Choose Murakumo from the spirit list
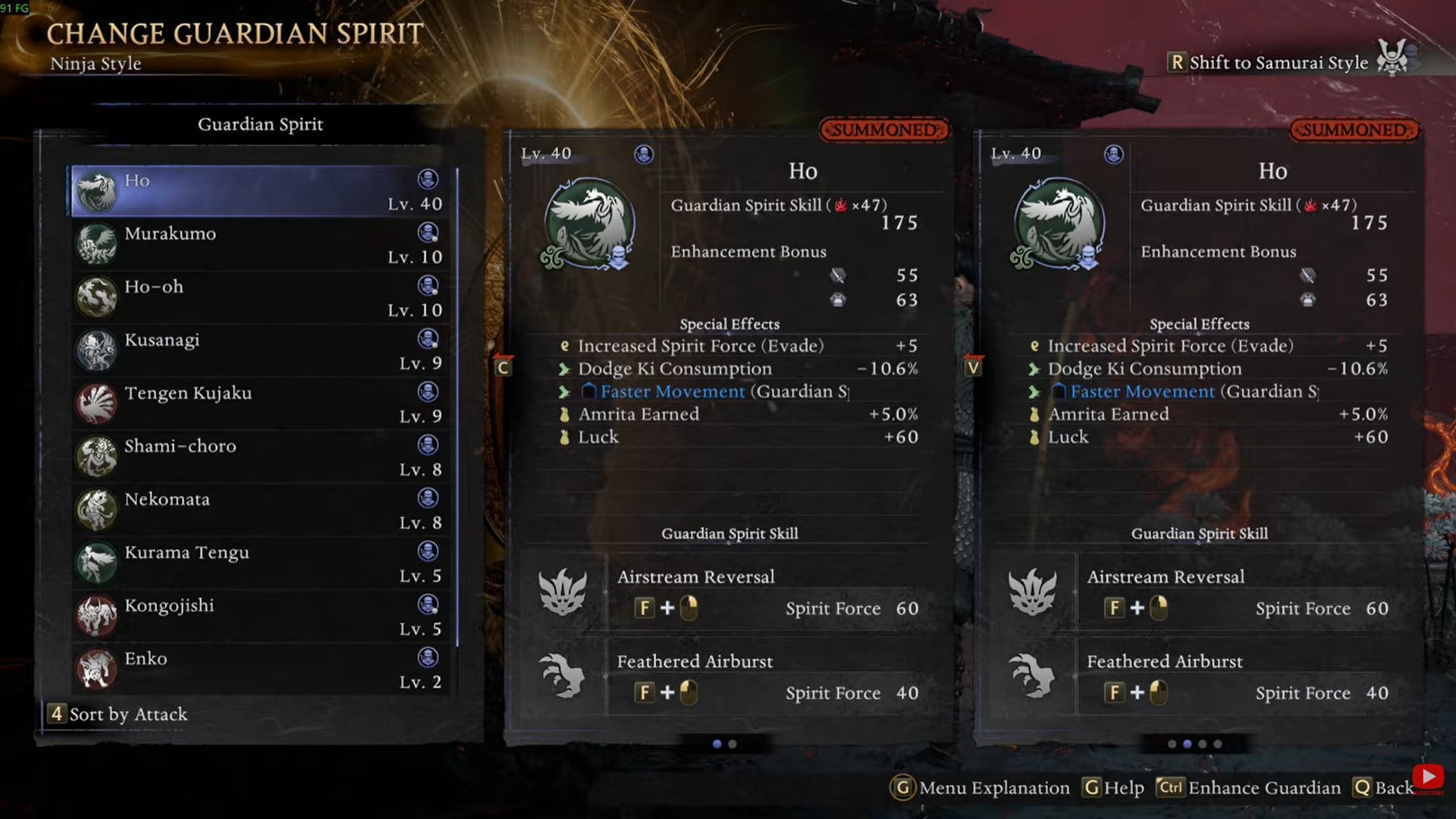This screenshot has height=819, width=1456. (262, 244)
